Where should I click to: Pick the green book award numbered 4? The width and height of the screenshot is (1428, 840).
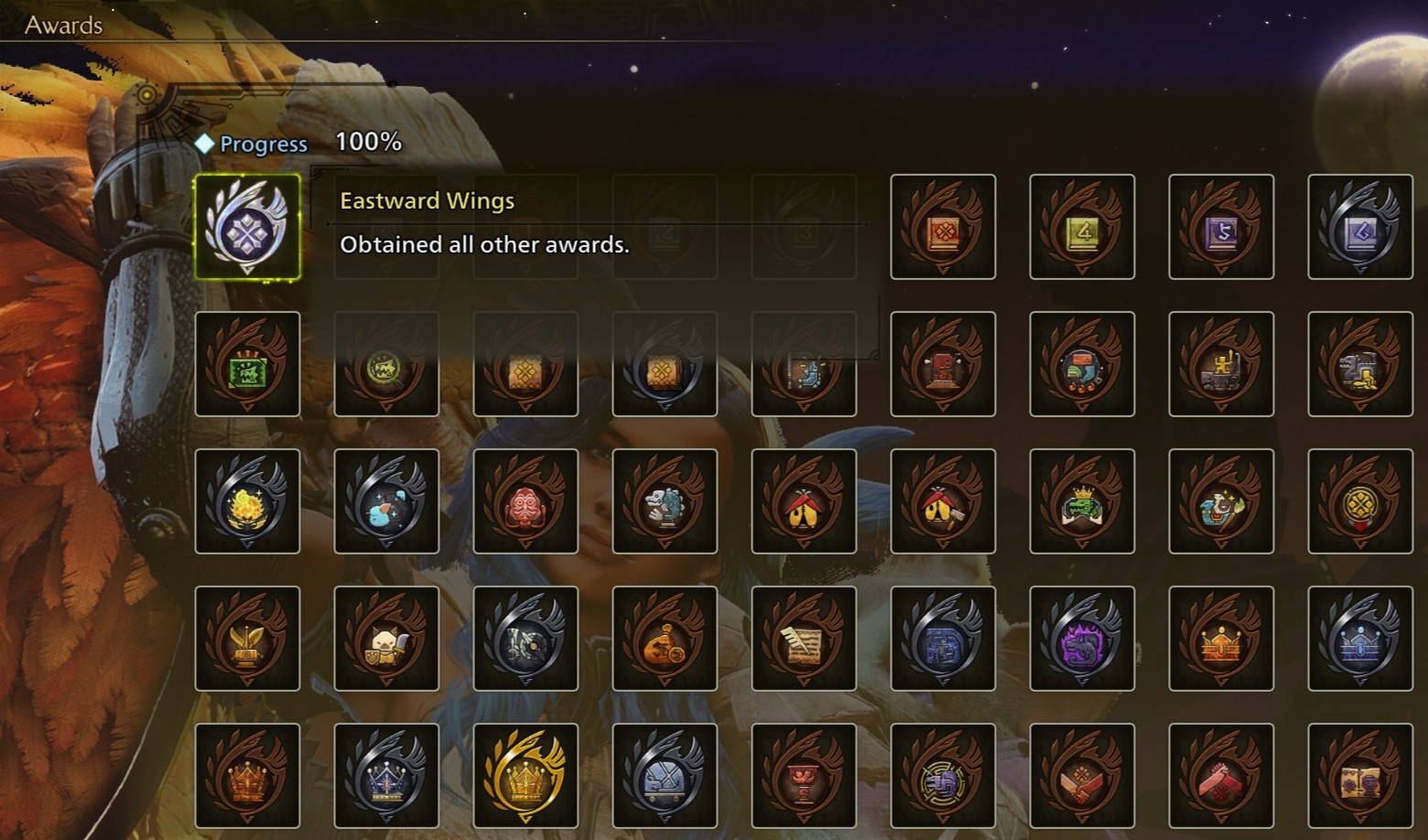click(x=1082, y=227)
